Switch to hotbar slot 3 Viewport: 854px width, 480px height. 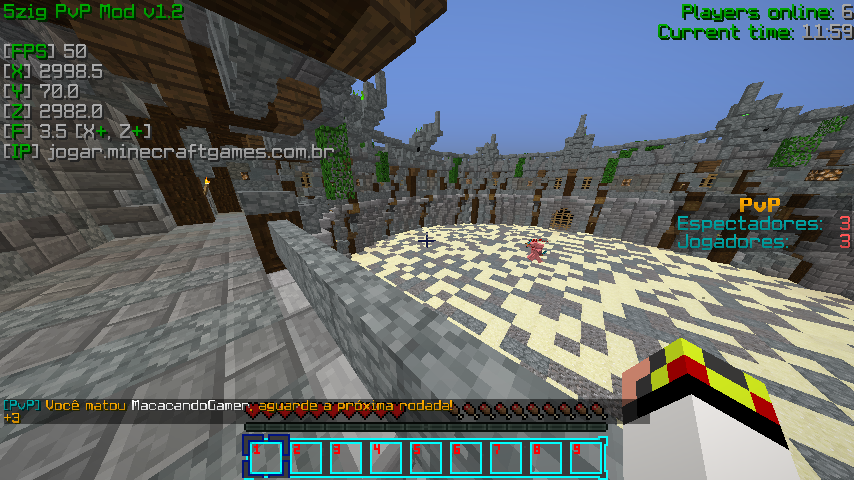(x=346, y=457)
